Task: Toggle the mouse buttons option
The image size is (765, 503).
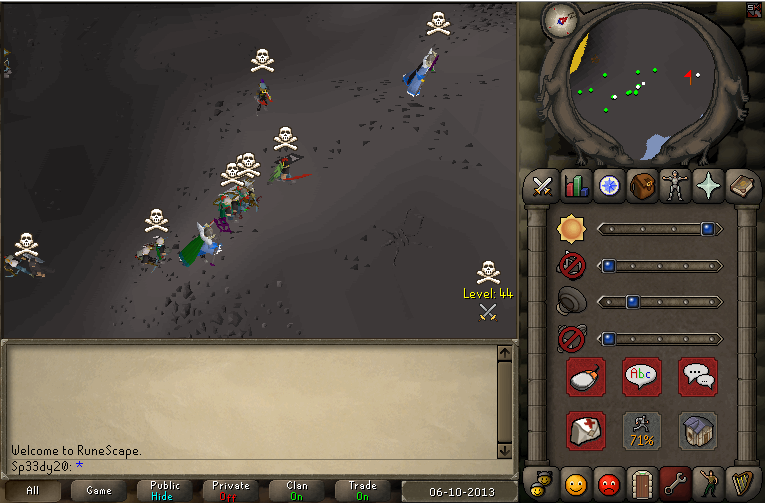Action: click(585, 376)
